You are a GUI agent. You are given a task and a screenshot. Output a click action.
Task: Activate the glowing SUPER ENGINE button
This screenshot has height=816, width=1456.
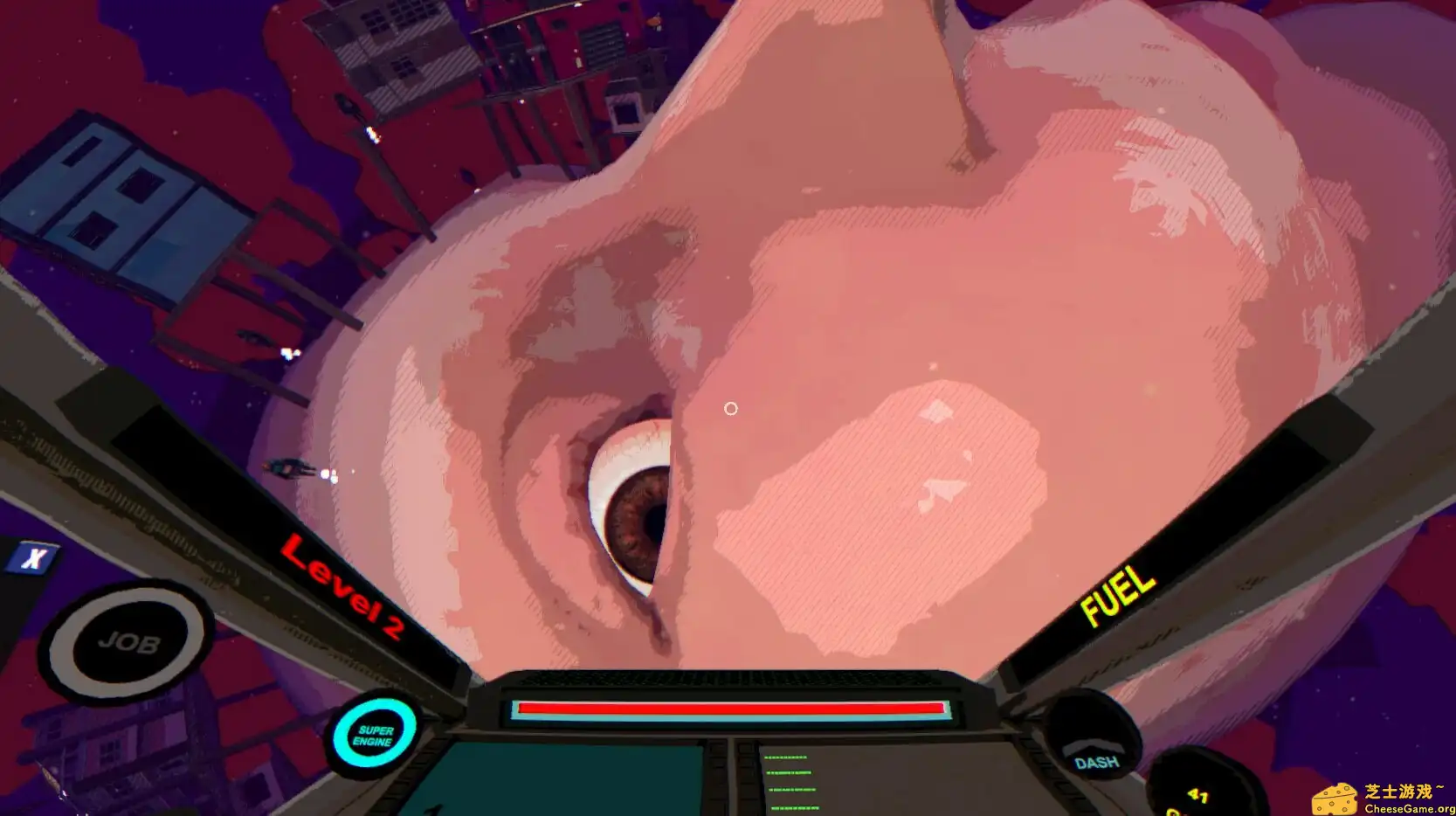coord(374,734)
